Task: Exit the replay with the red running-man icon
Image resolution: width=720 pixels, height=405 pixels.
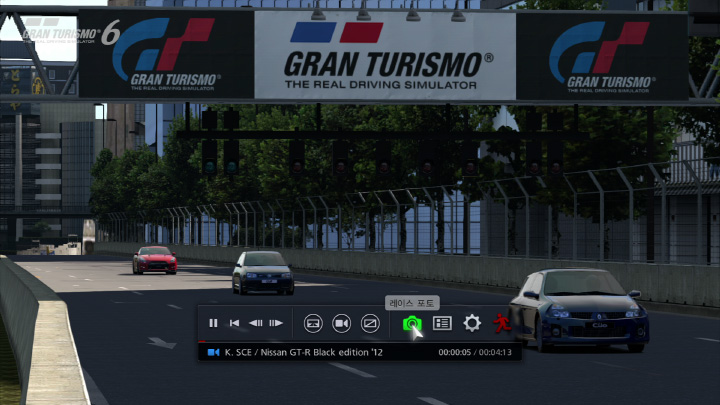Action: click(502, 323)
